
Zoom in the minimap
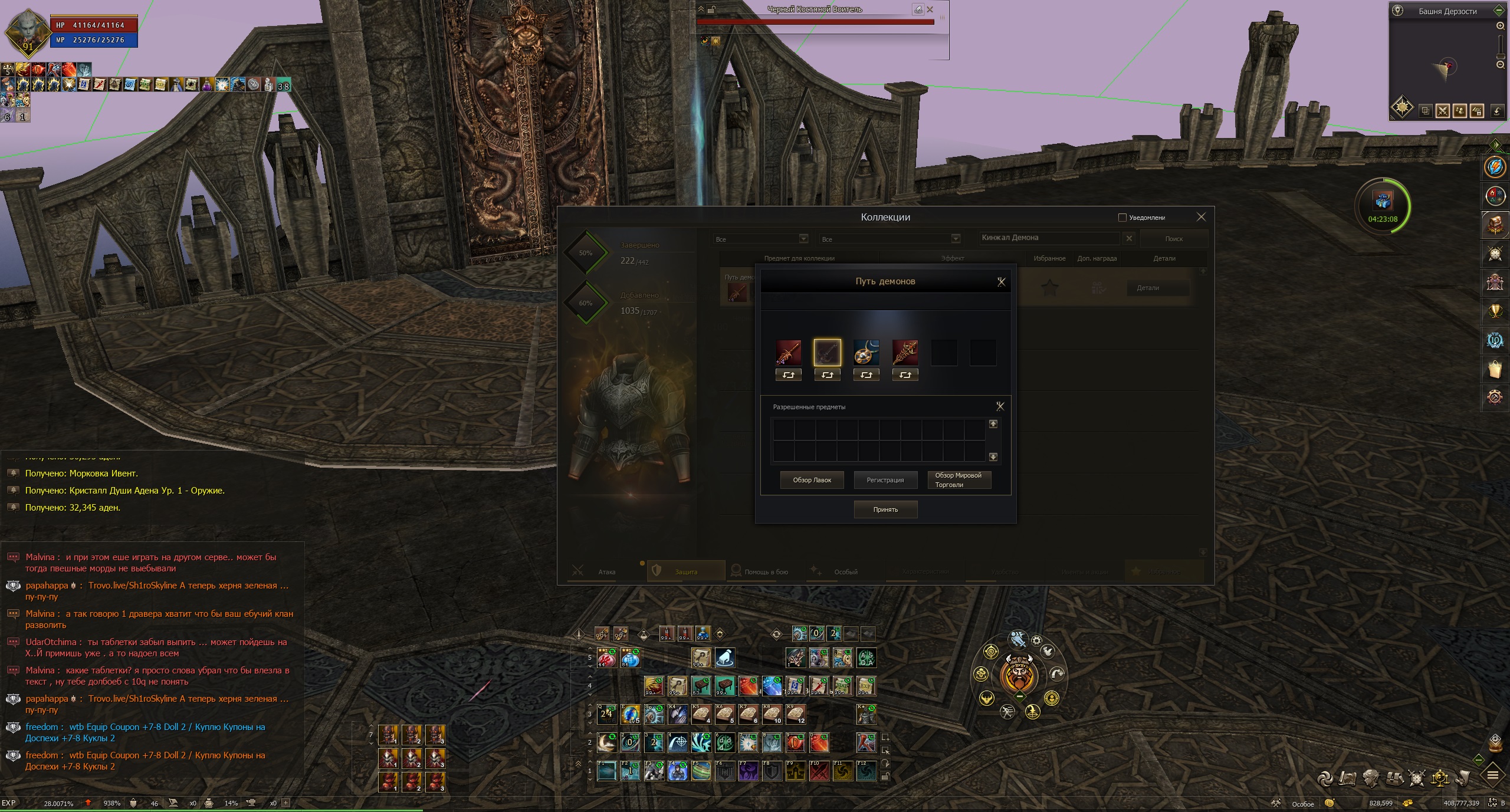pos(1501,26)
